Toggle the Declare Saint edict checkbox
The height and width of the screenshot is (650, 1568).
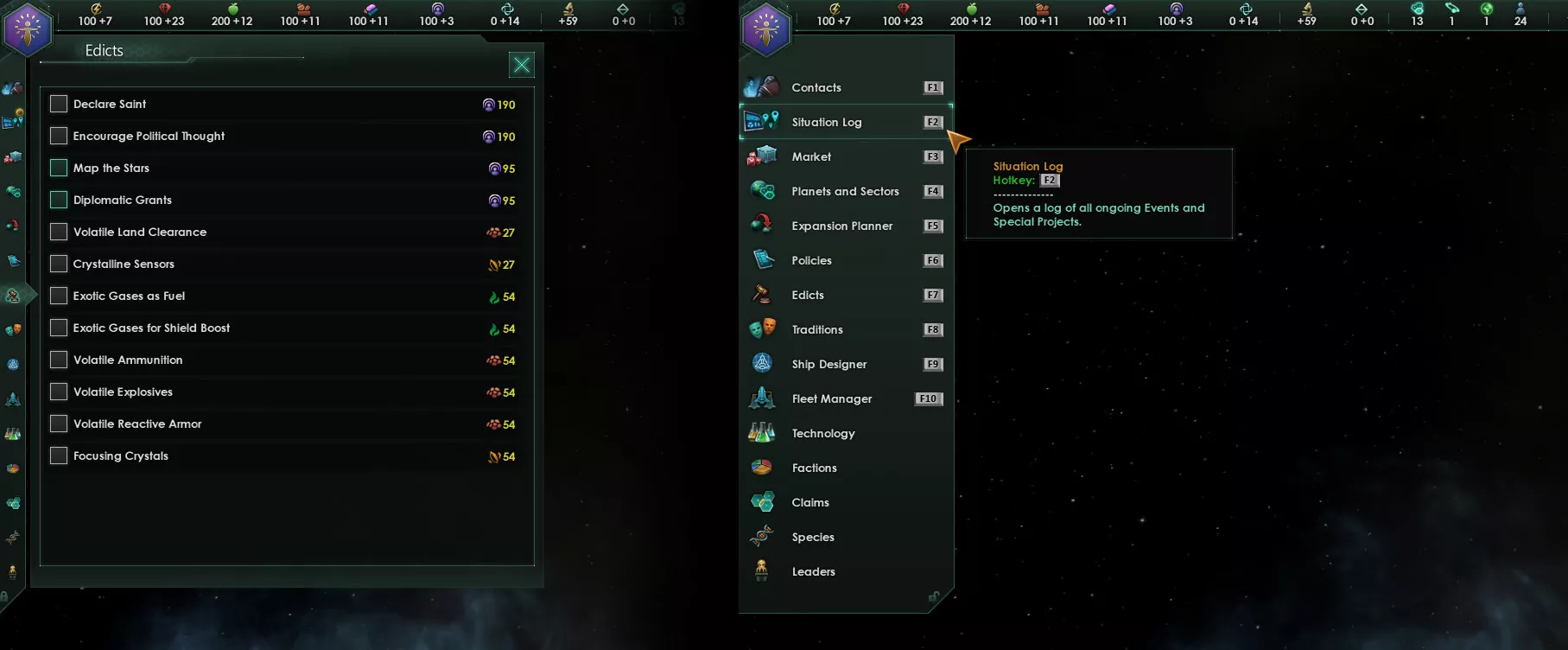click(x=59, y=104)
